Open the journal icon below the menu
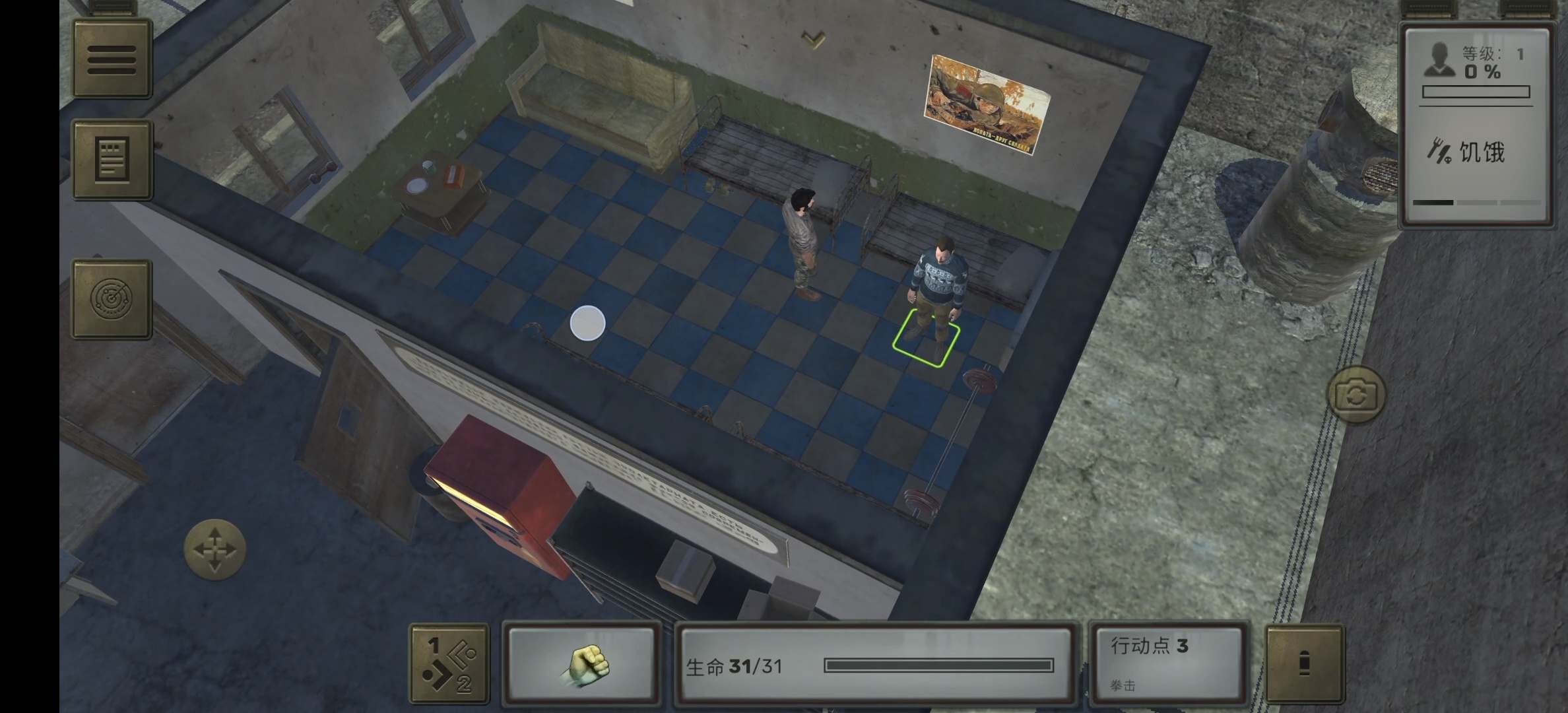1568x713 pixels. 112,160
